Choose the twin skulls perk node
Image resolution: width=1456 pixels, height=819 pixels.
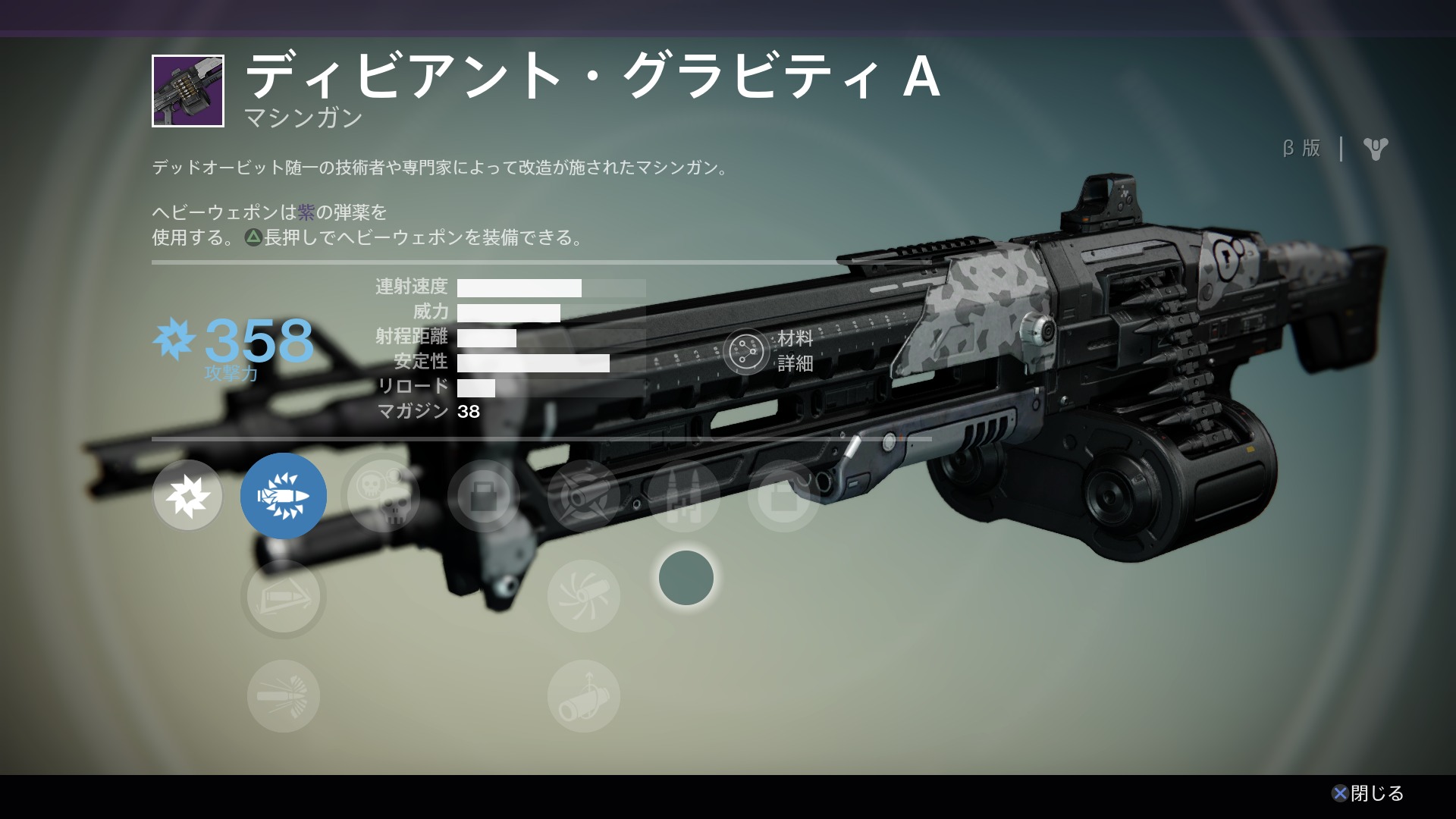click(383, 496)
